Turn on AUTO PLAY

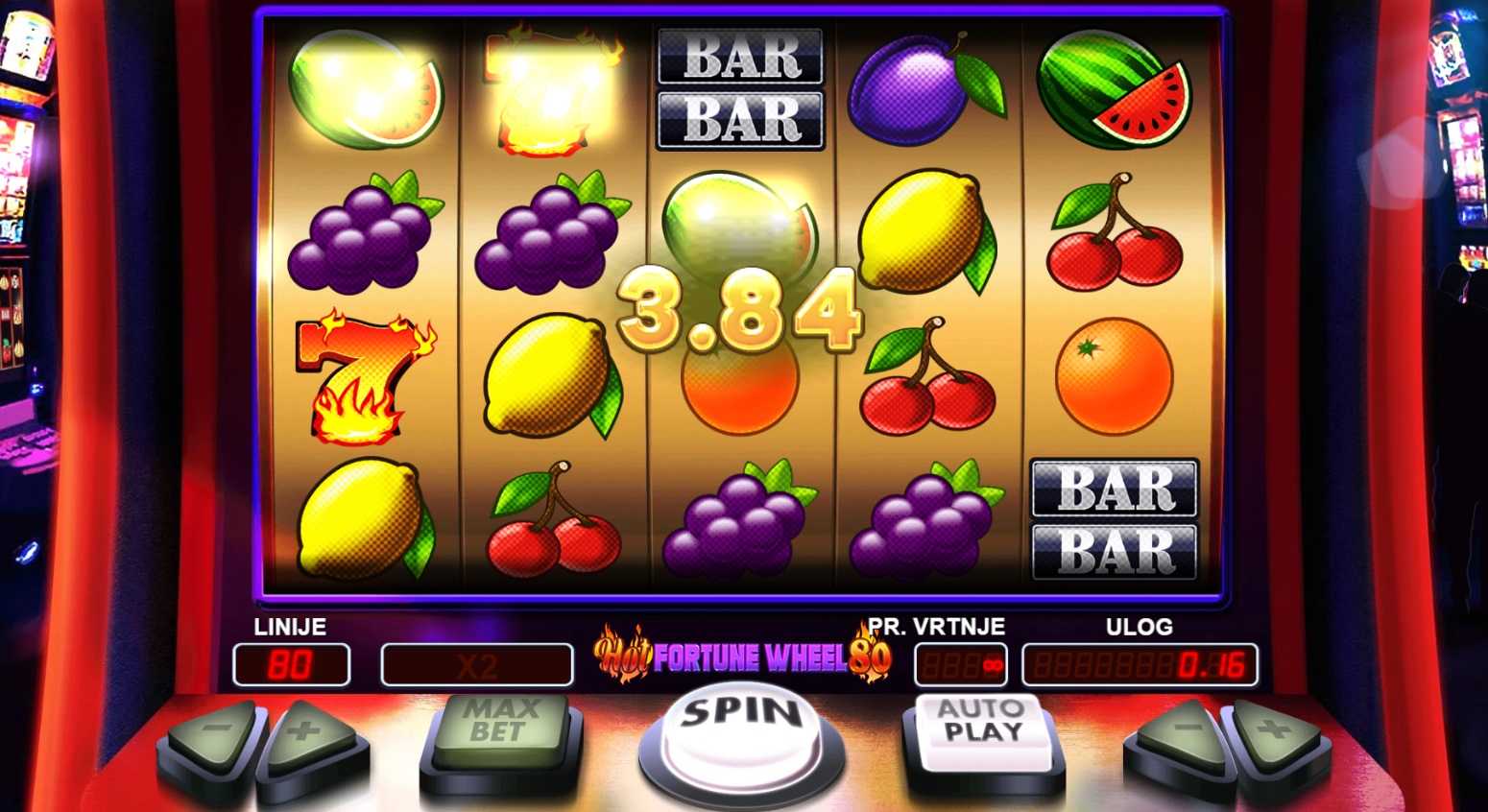point(979,727)
